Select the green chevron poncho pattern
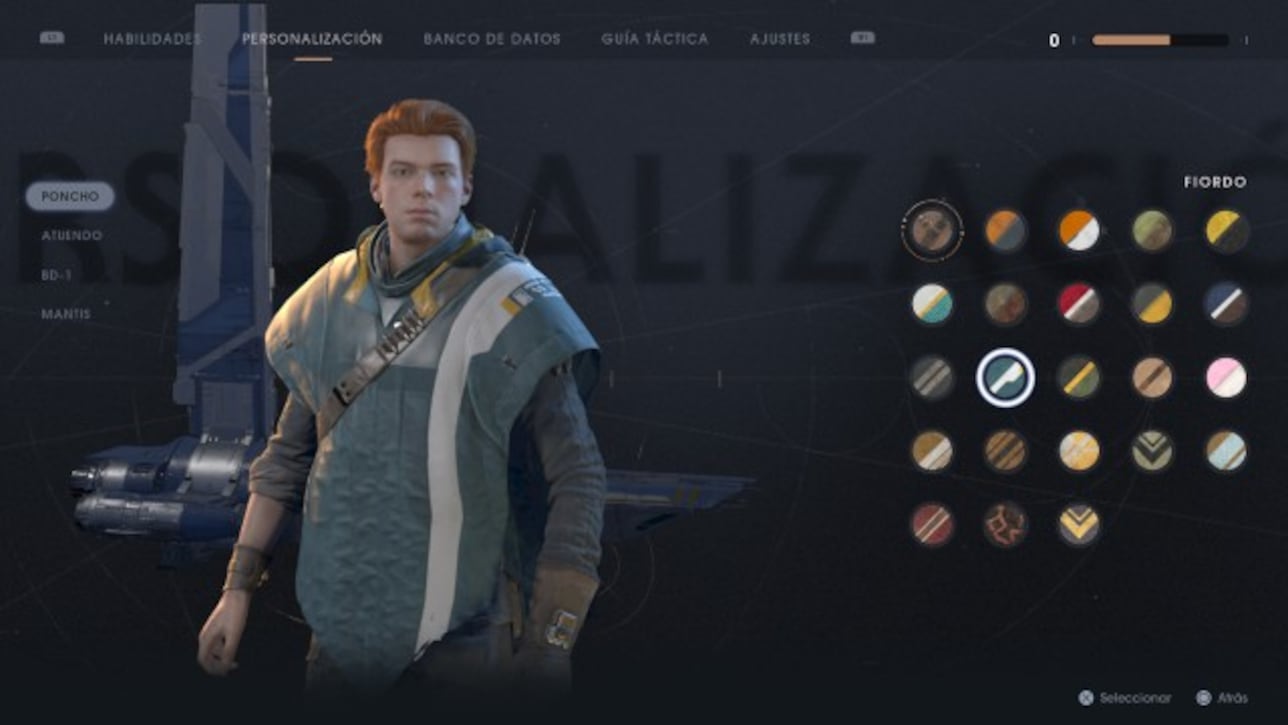Viewport: 1288px width, 725px height. click(x=1150, y=452)
